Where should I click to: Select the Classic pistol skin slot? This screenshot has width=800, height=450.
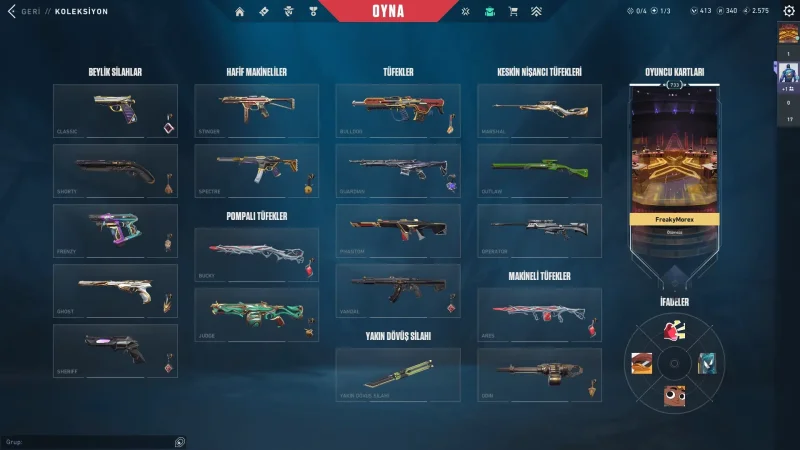115,110
